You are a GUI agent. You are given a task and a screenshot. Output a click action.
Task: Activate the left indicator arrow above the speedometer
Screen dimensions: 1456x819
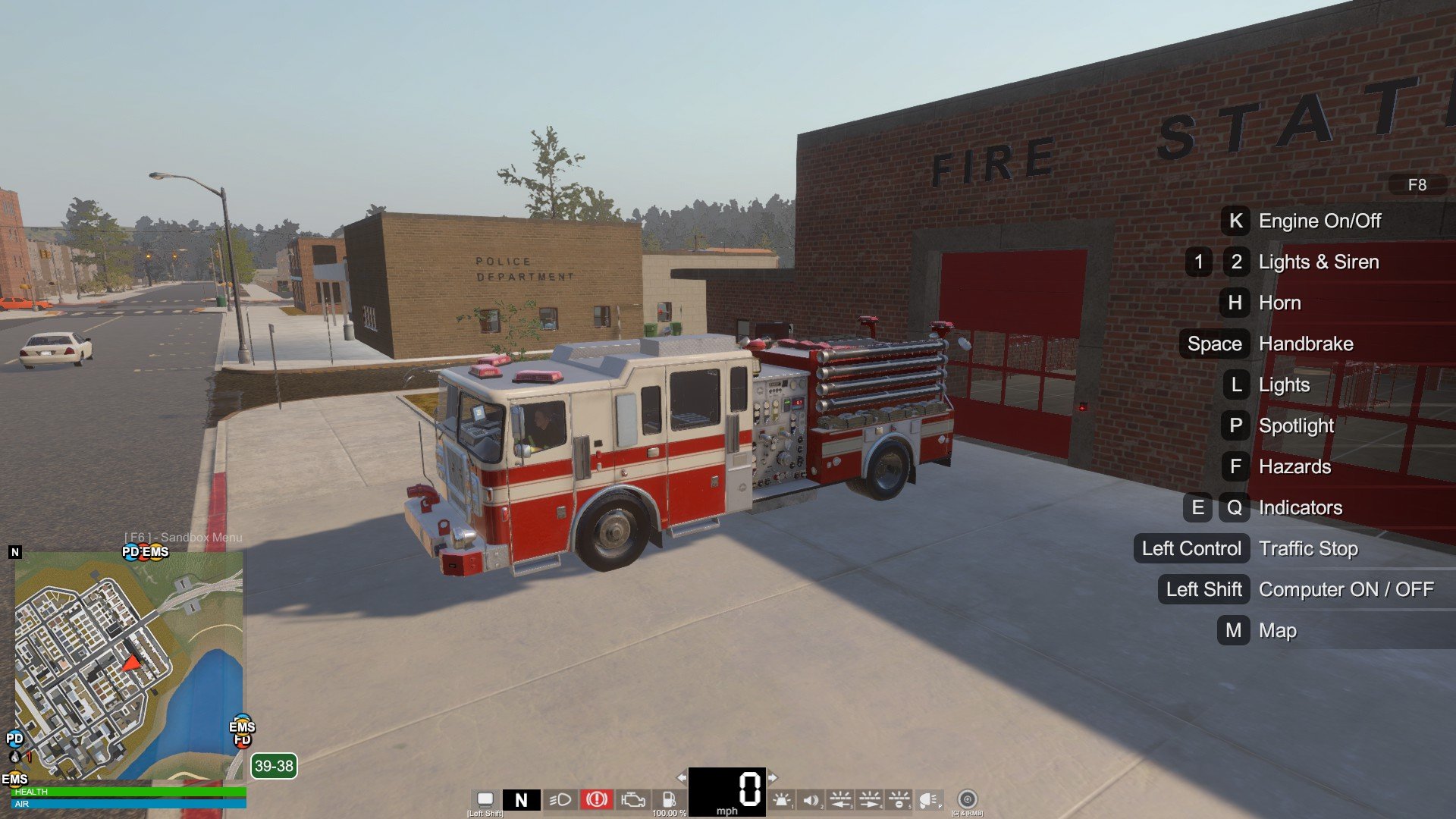pyautogui.click(x=681, y=777)
